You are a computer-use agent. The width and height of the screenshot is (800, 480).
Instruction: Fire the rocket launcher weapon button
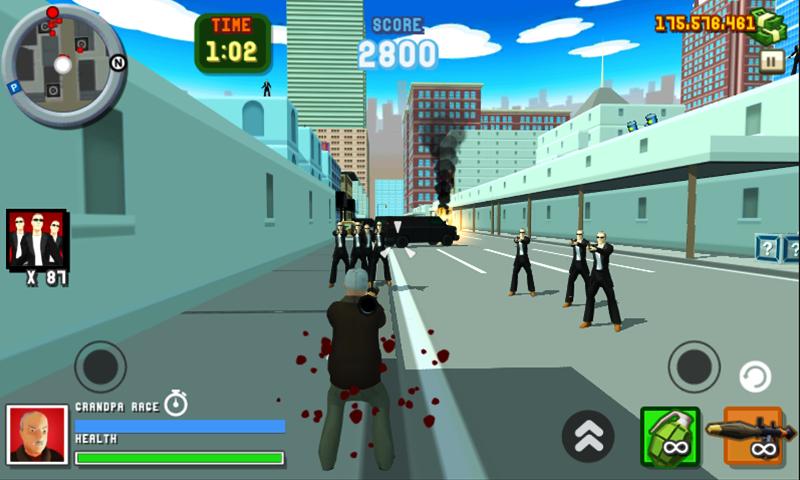click(x=753, y=436)
